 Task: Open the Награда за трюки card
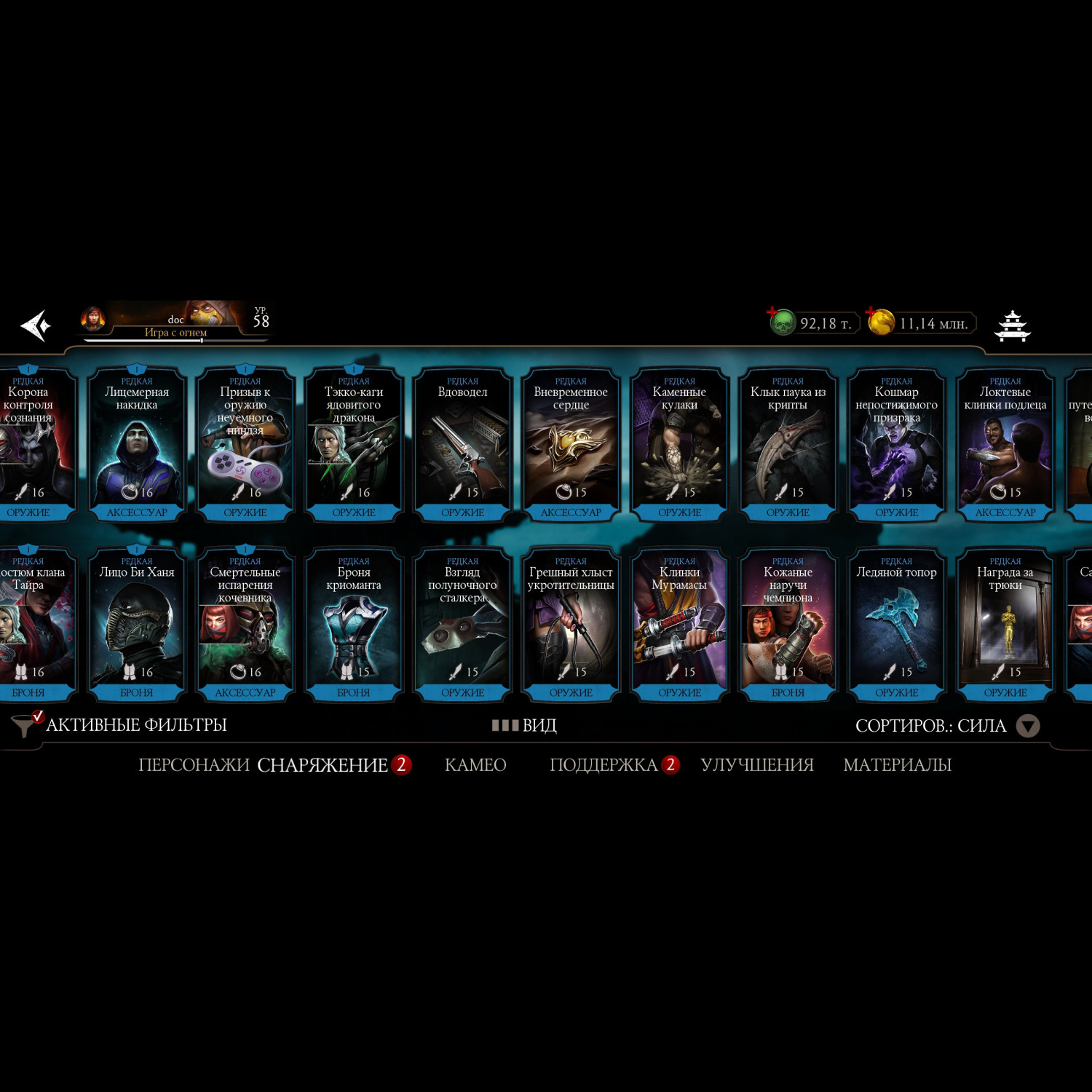pyautogui.click(x=1005, y=625)
